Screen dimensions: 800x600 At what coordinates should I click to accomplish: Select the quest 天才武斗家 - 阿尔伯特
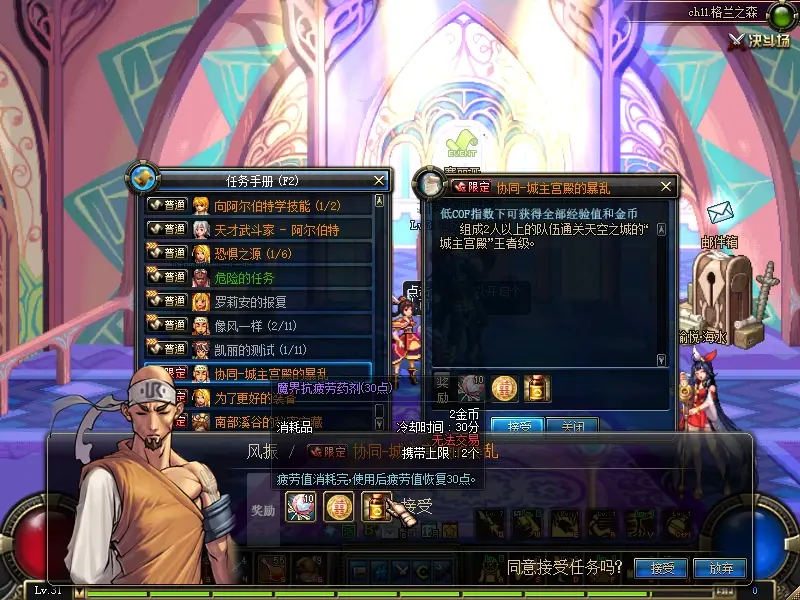pos(278,229)
